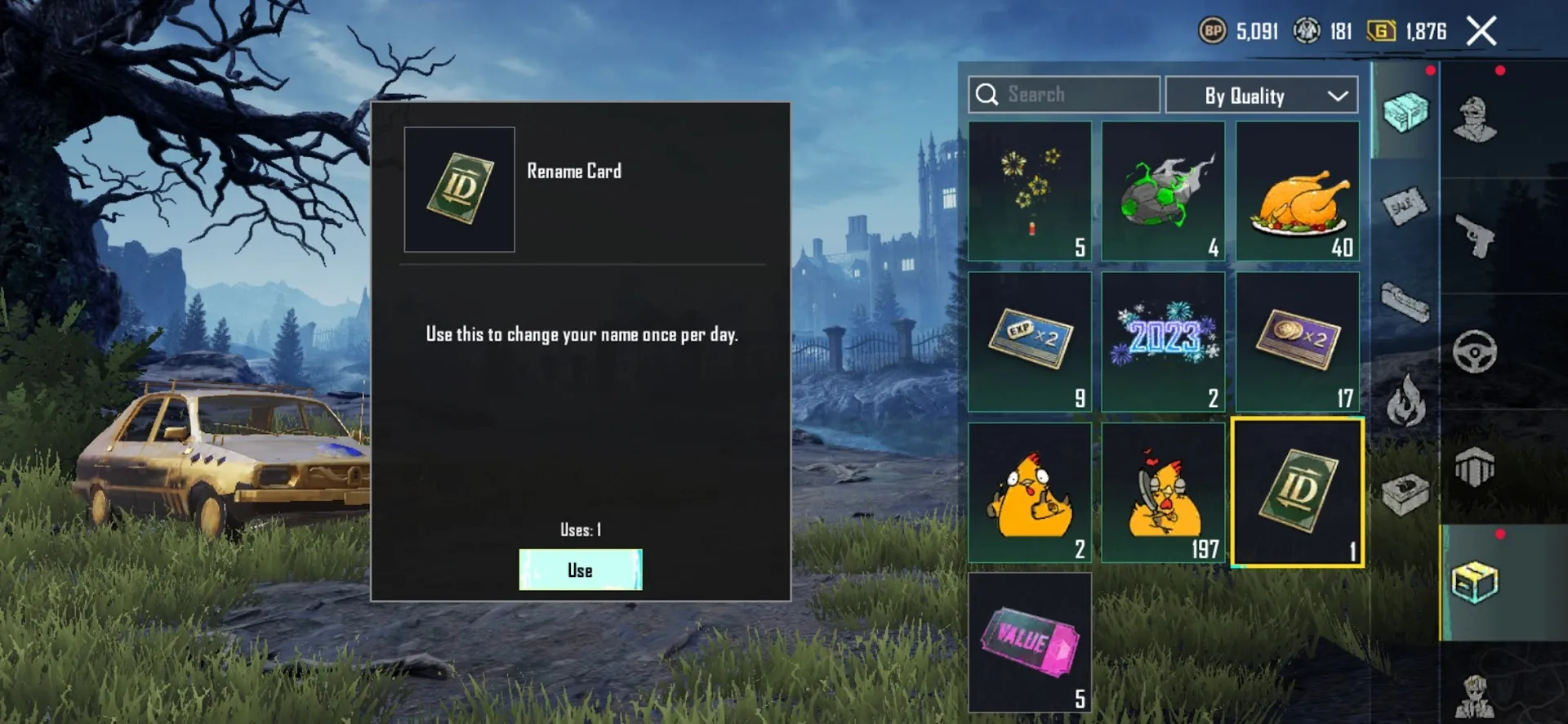Select the EXP x2 card item
The height and width of the screenshot is (724, 1568).
click(1029, 341)
